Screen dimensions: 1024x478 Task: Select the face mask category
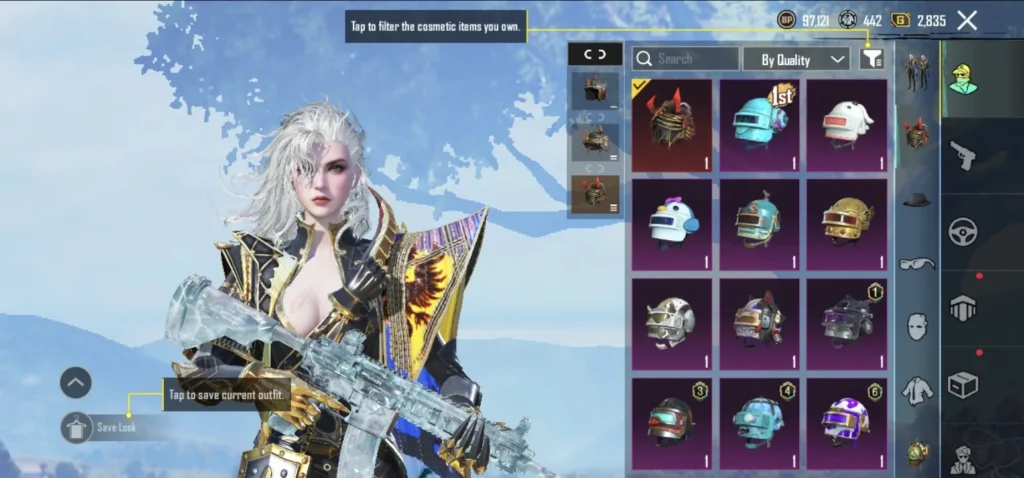(x=917, y=327)
